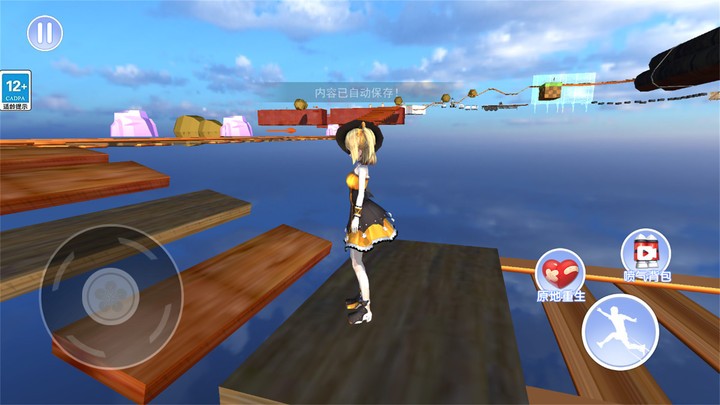Click the 12+ CADPA age rating badge

[x=15, y=90]
